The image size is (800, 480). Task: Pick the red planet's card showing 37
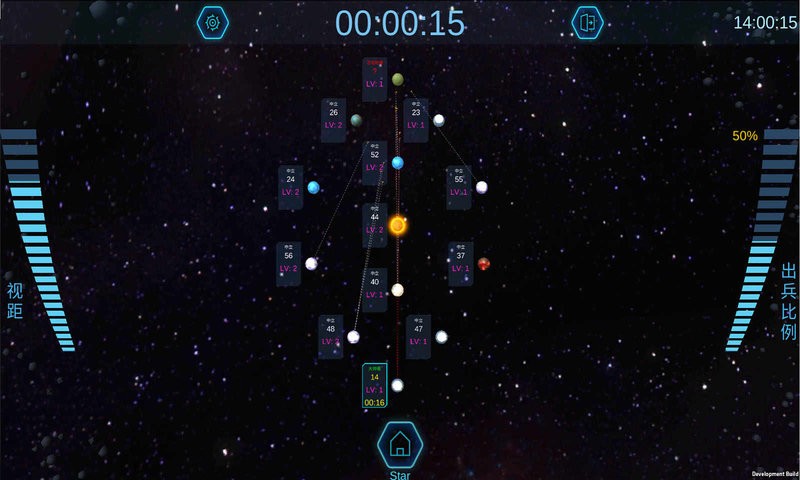[x=460, y=262]
